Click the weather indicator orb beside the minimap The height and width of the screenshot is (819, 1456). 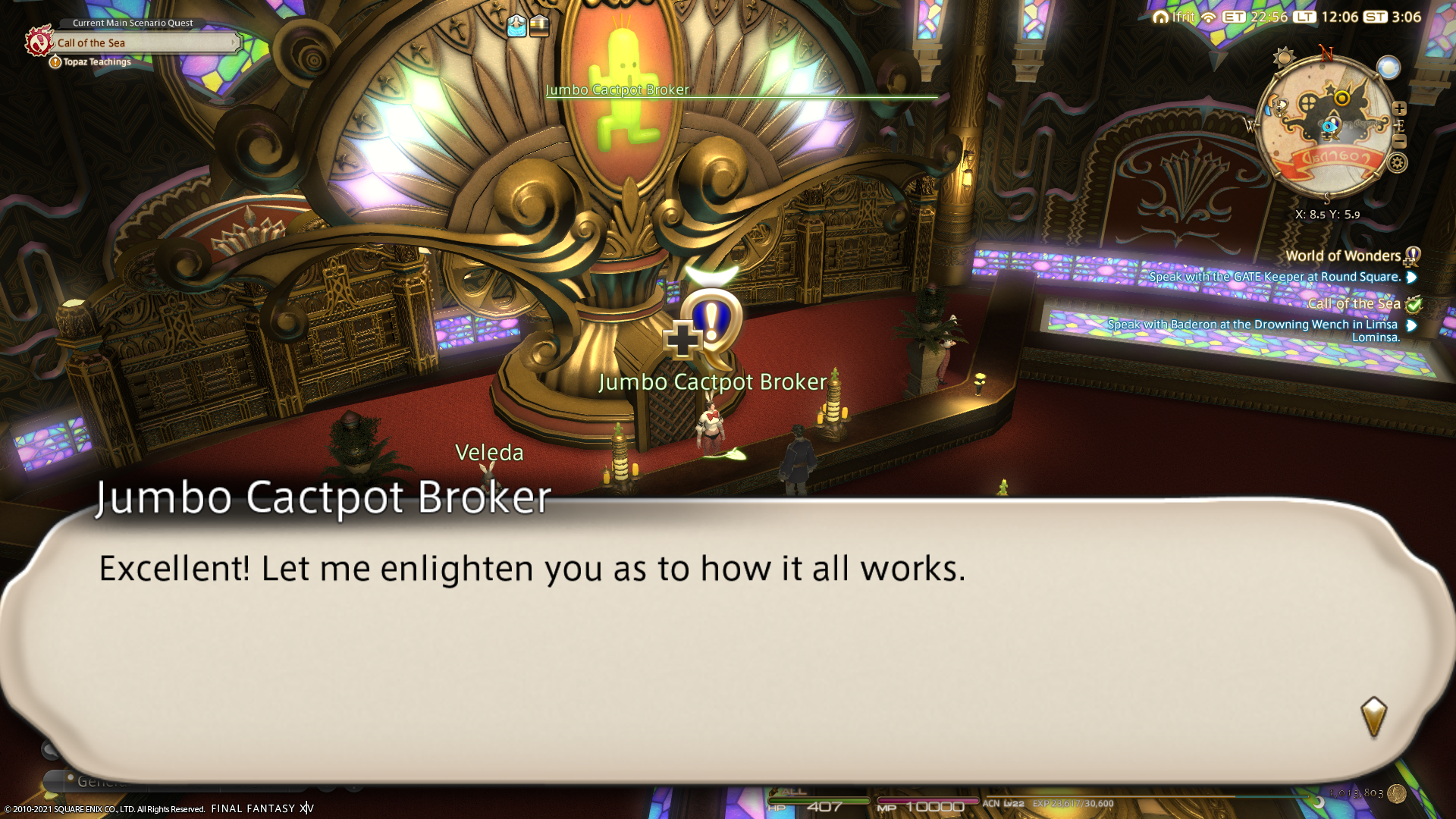click(1389, 68)
